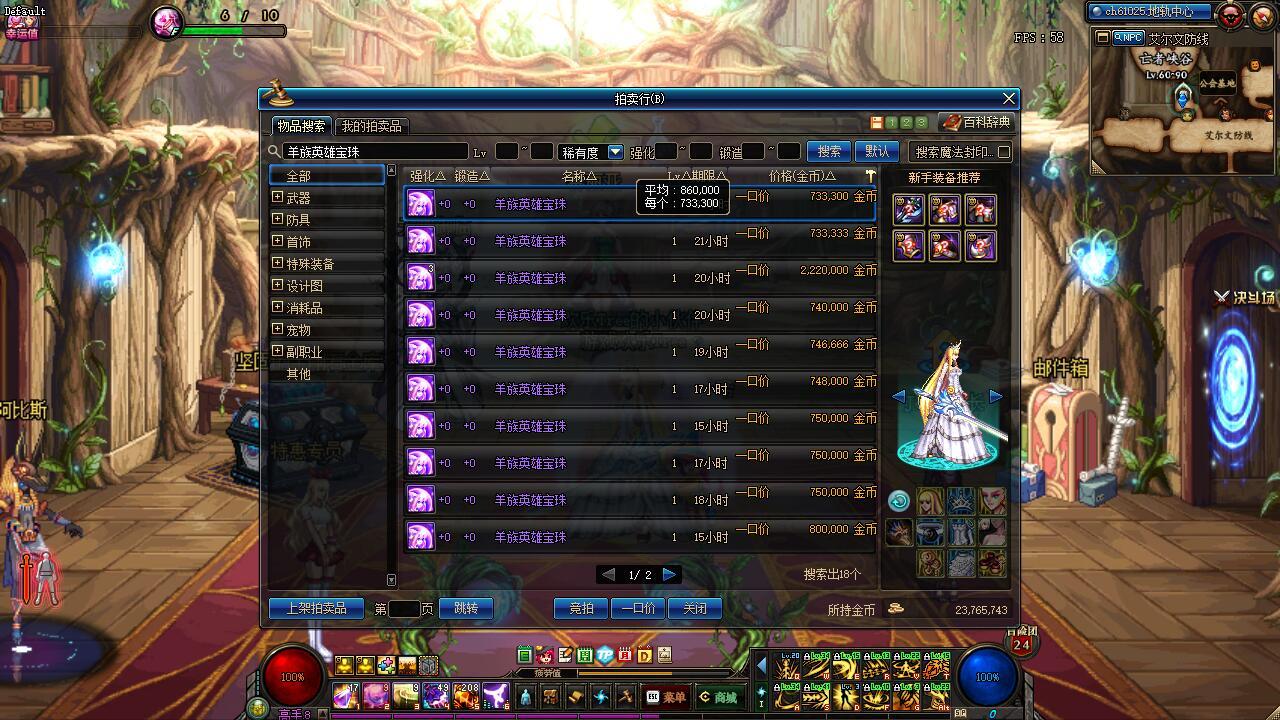Click the 搜索 search button
This screenshot has width=1280, height=720.
[x=829, y=151]
